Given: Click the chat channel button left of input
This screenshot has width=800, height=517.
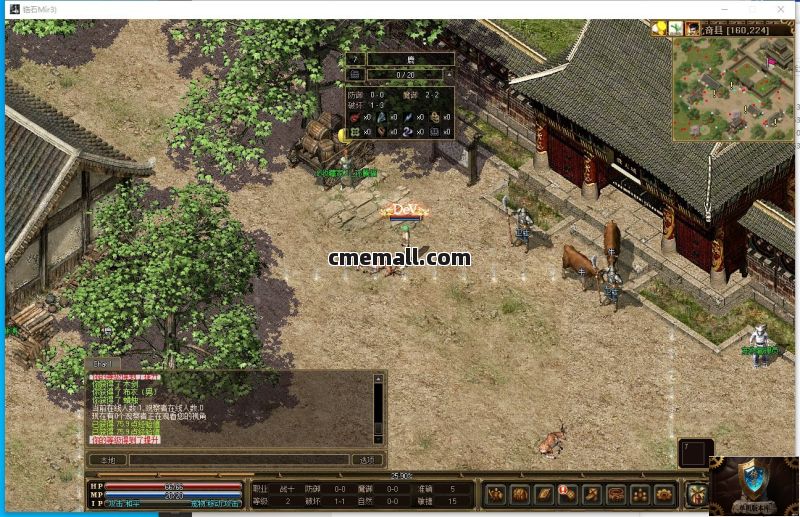Looking at the screenshot, I should pyautogui.click(x=108, y=460).
